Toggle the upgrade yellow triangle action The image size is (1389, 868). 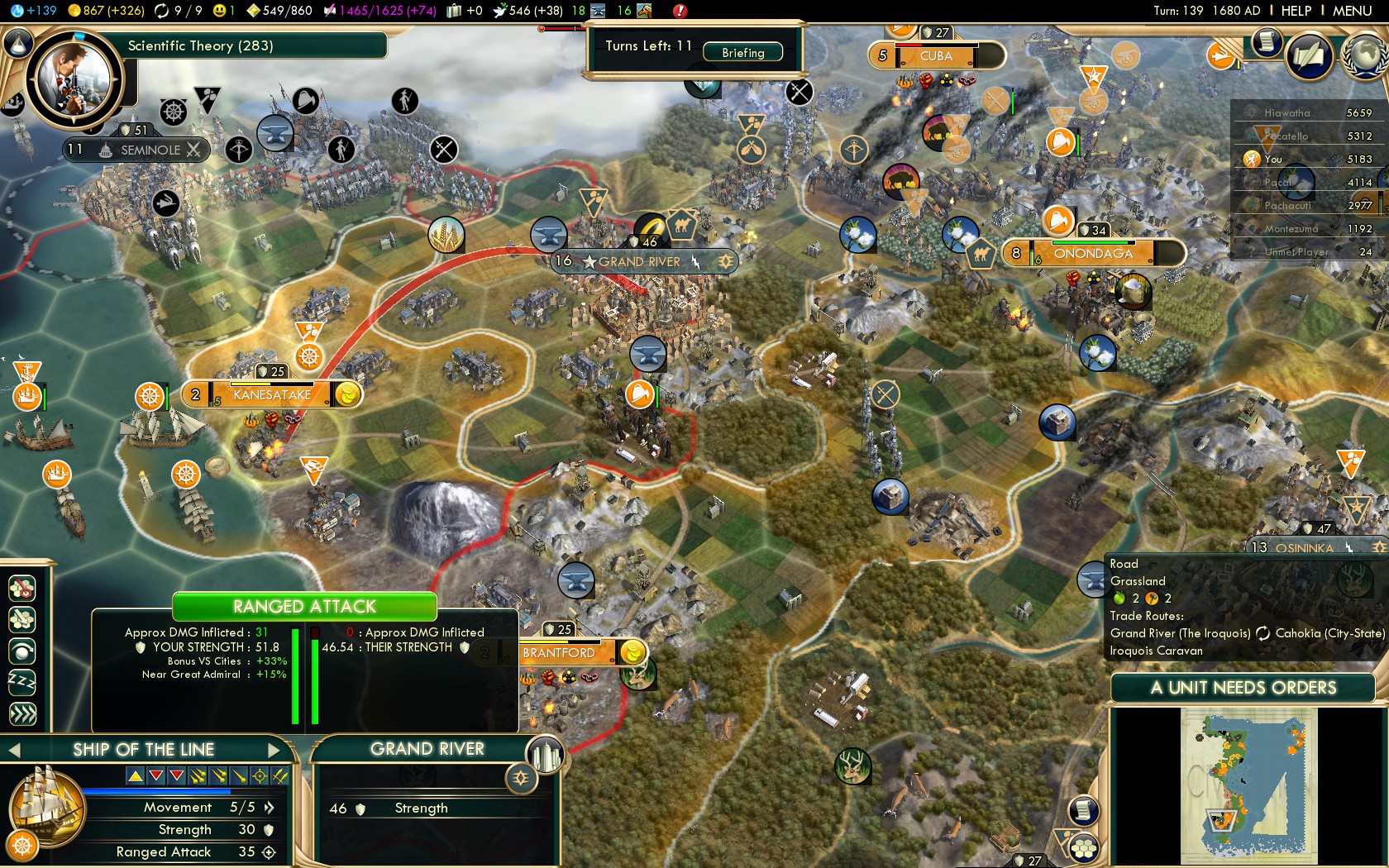click(134, 775)
